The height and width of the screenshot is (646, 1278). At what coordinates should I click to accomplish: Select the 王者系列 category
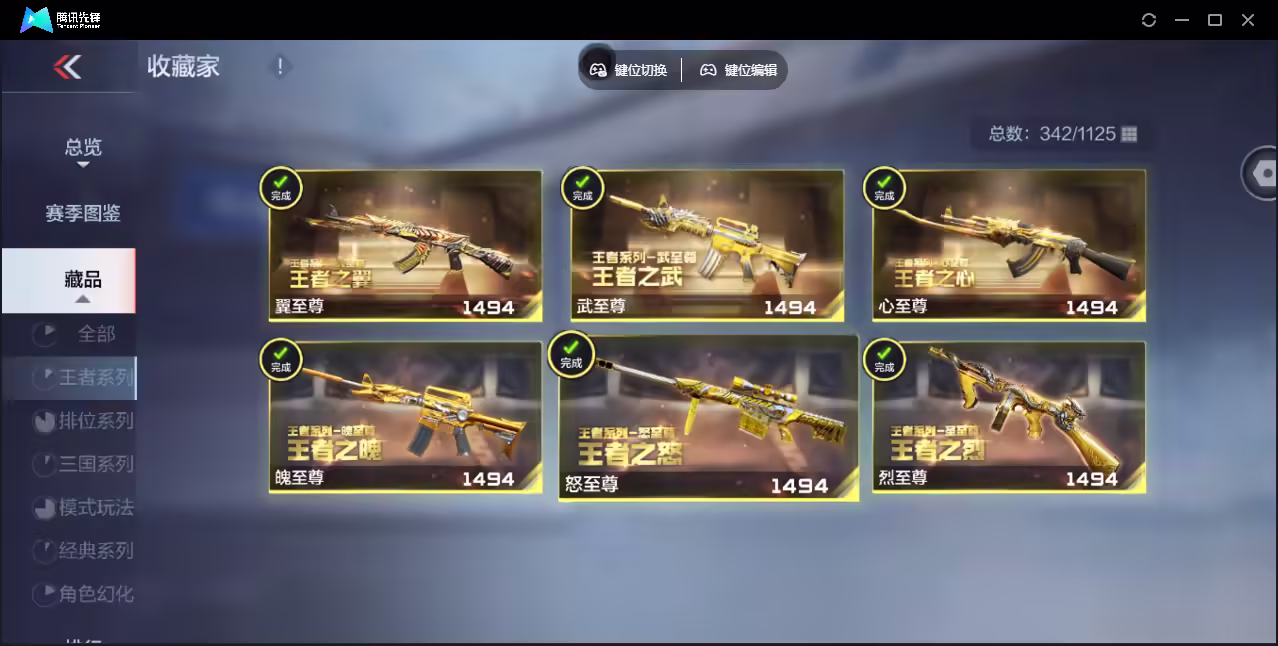click(95, 378)
